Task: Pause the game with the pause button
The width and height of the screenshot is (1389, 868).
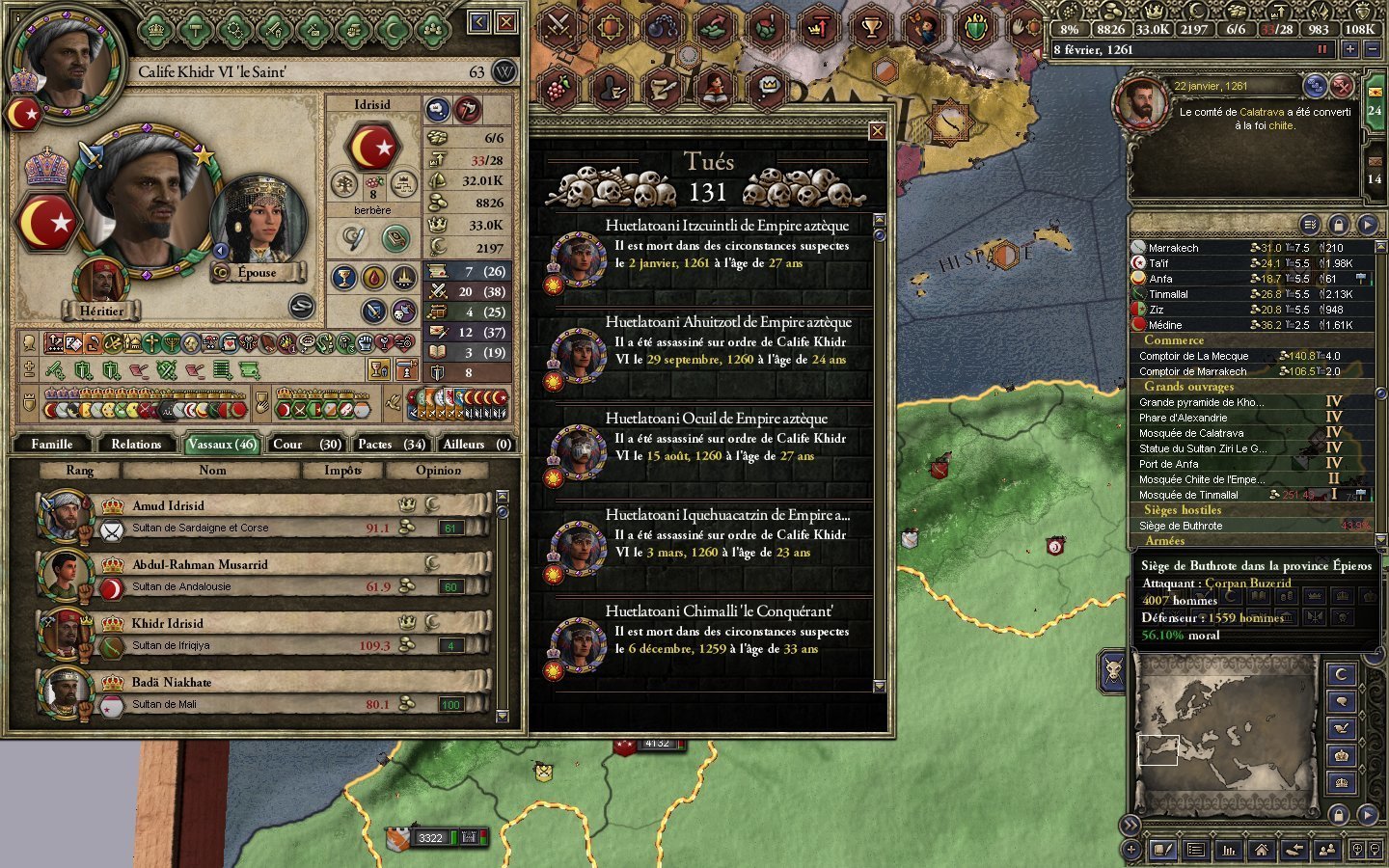Action: click(x=1322, y=50)
